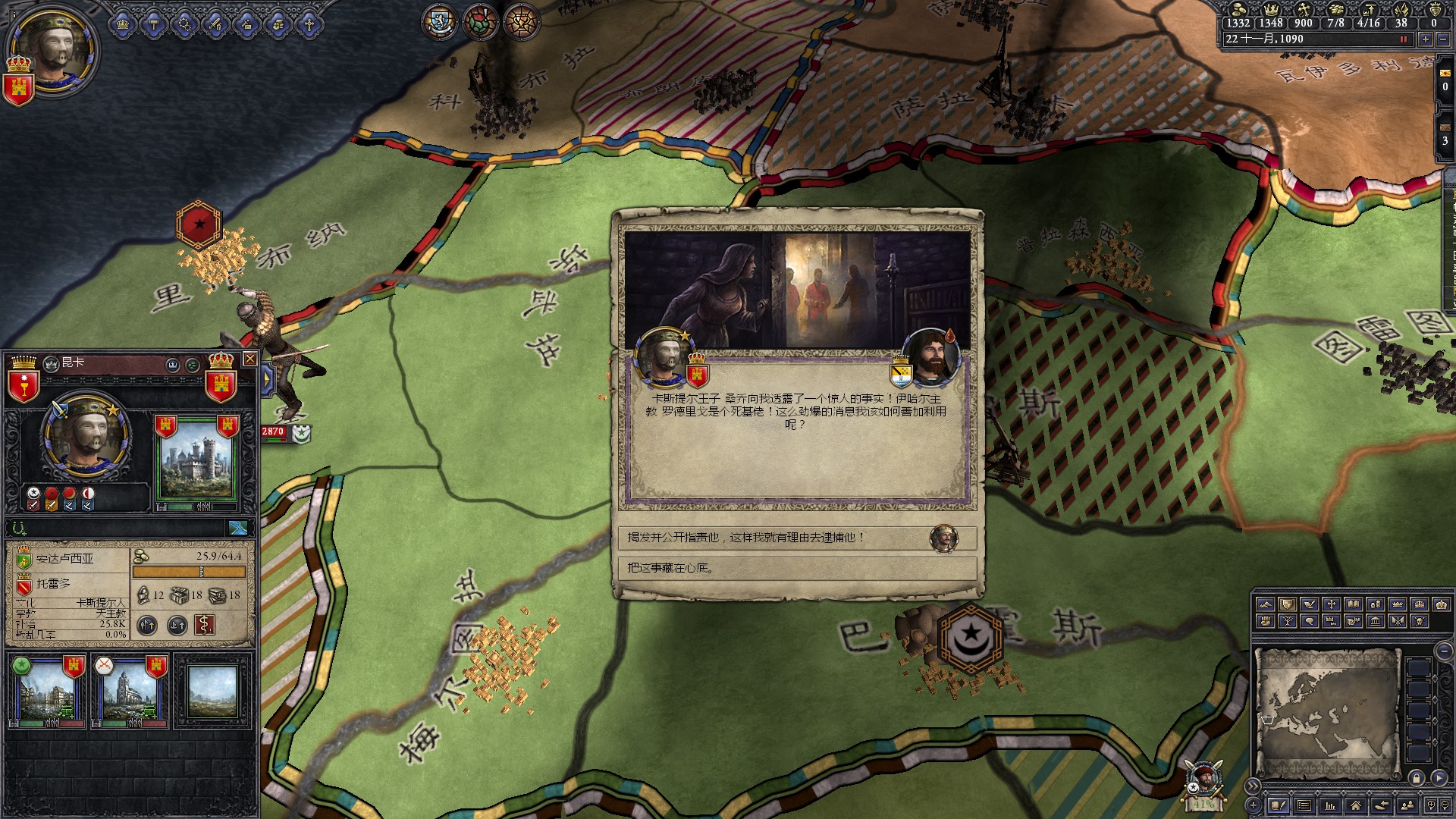Click the ledger list icon in bottom toolbar
The image size is (1456, 819).
pos(1304,806)
